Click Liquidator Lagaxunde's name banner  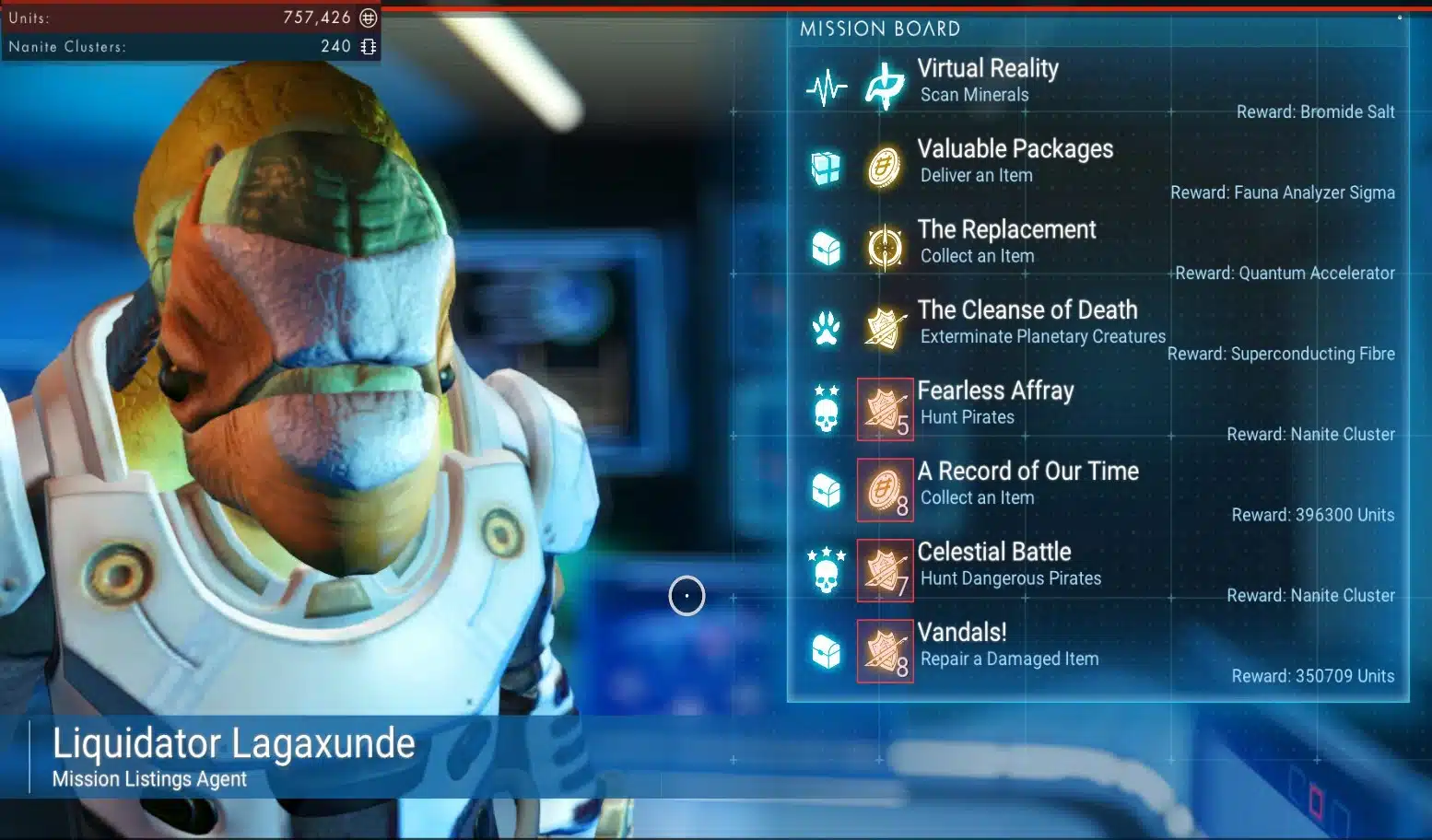[233, 742]
